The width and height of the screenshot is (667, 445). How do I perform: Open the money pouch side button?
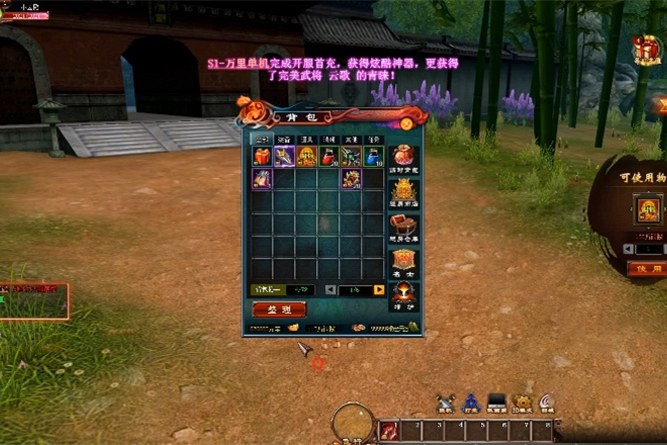tap(403, 156)
